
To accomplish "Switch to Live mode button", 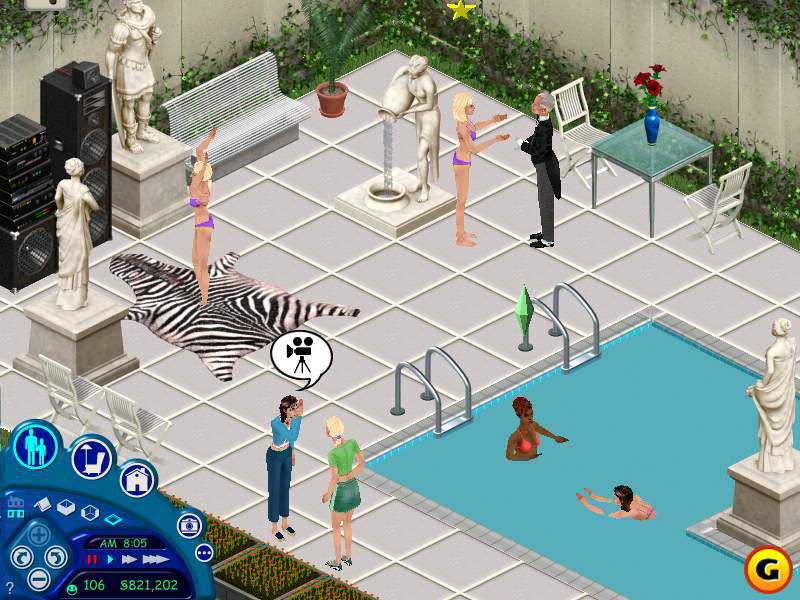I will [37, 446].
